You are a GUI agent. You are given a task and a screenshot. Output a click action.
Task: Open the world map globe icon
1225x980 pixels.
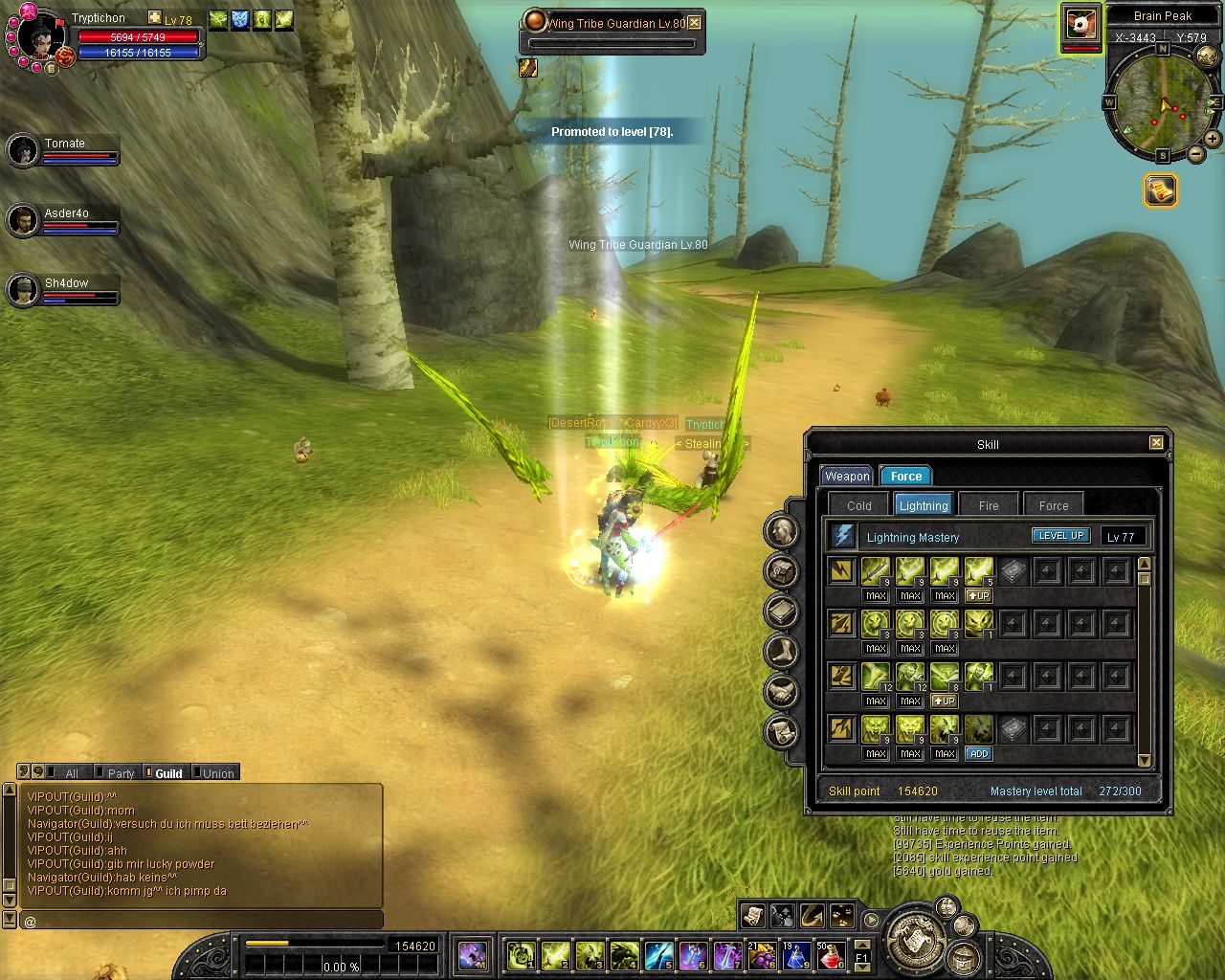click(1209, 56)
